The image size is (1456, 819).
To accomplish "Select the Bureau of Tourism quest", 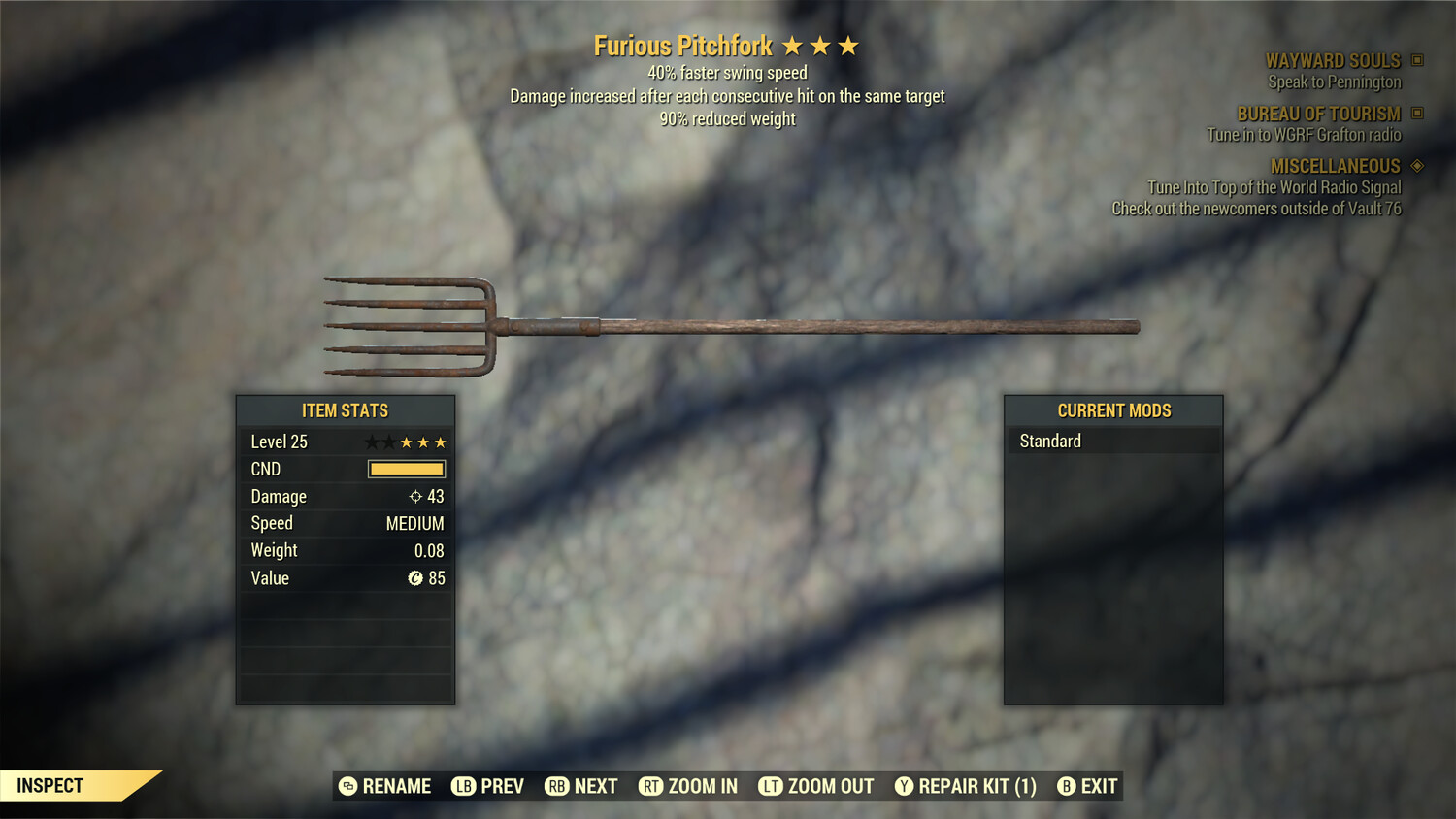I will (x=1318, y=115).
